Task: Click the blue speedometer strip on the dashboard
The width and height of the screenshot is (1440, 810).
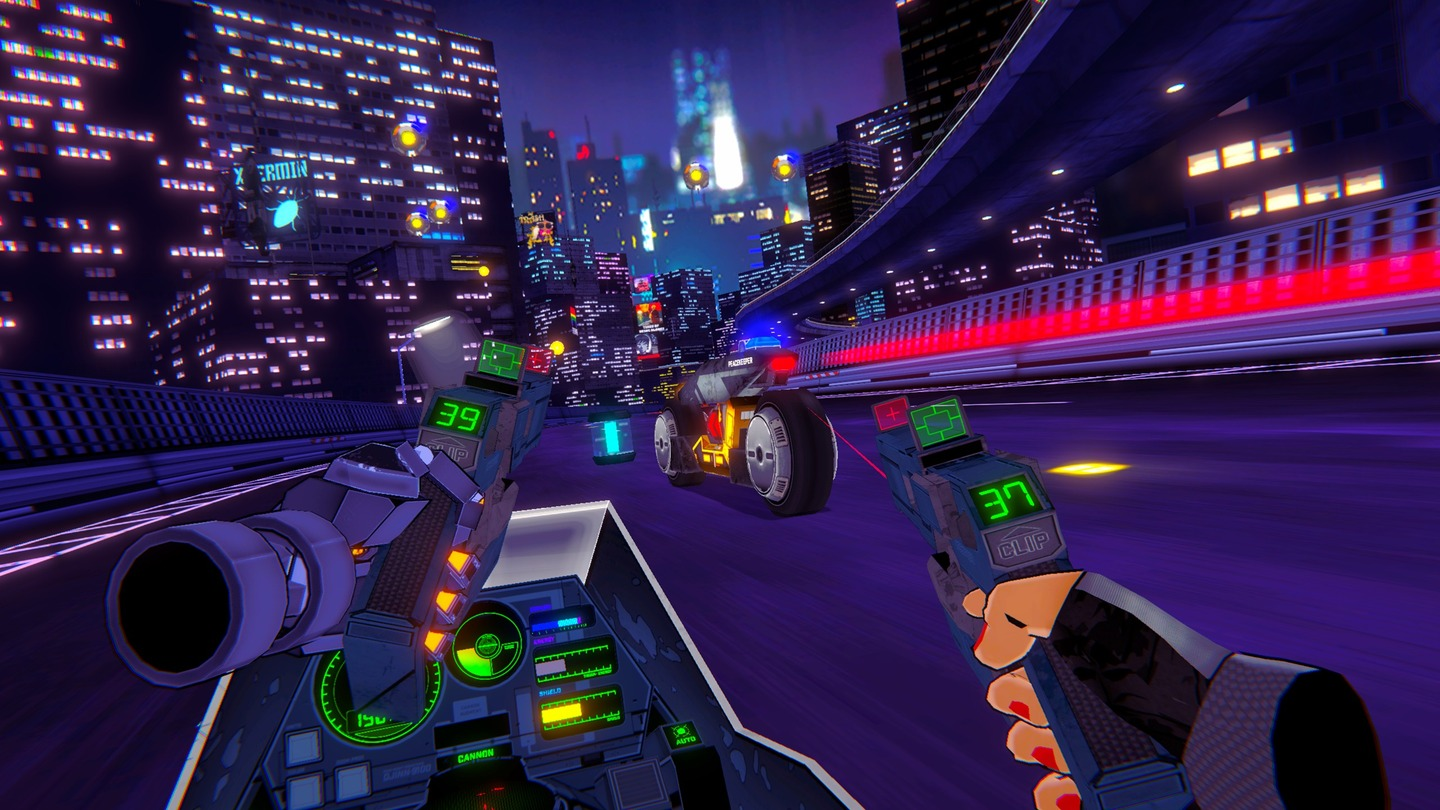Action: coord(561,622)
